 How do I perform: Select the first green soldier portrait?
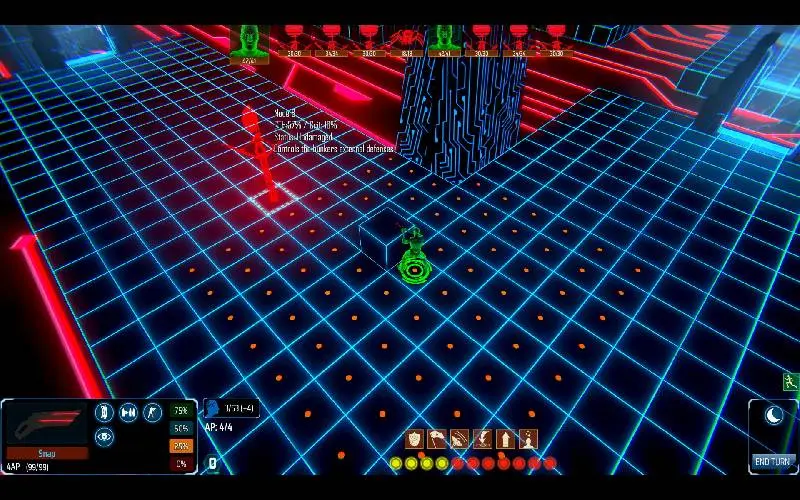[249, 42]
